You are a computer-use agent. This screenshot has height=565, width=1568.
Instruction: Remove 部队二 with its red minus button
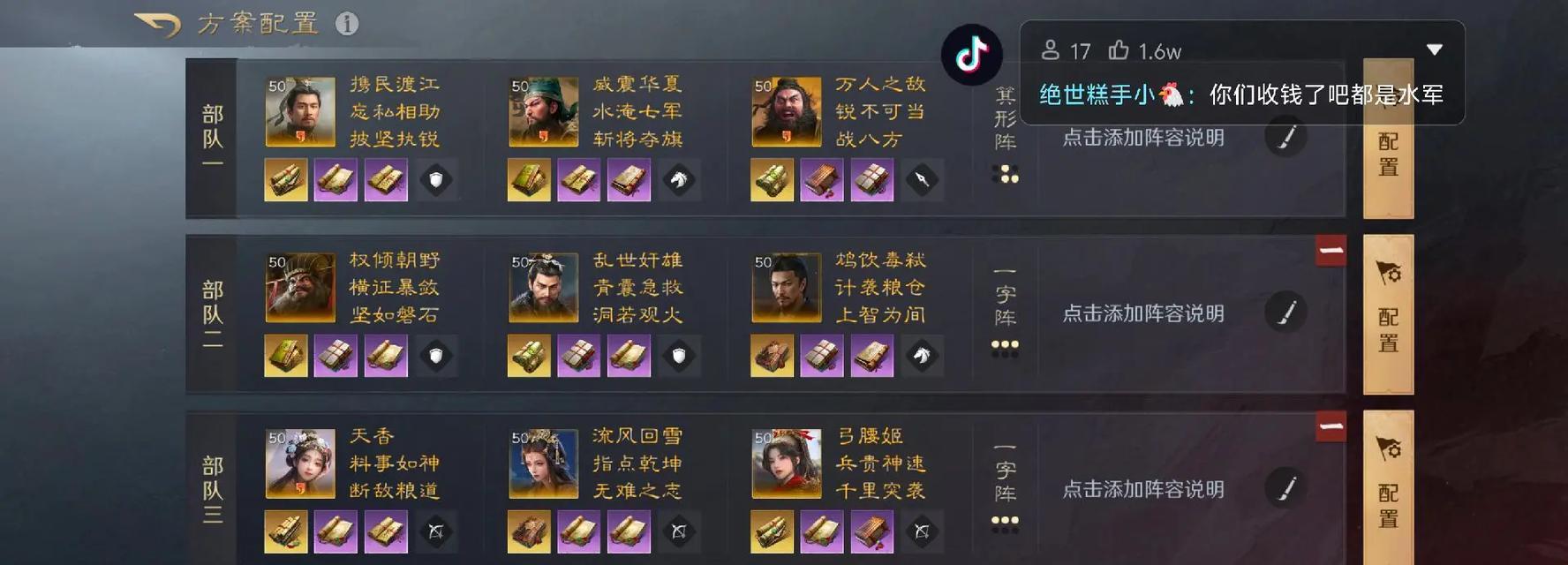[1331, 252]
